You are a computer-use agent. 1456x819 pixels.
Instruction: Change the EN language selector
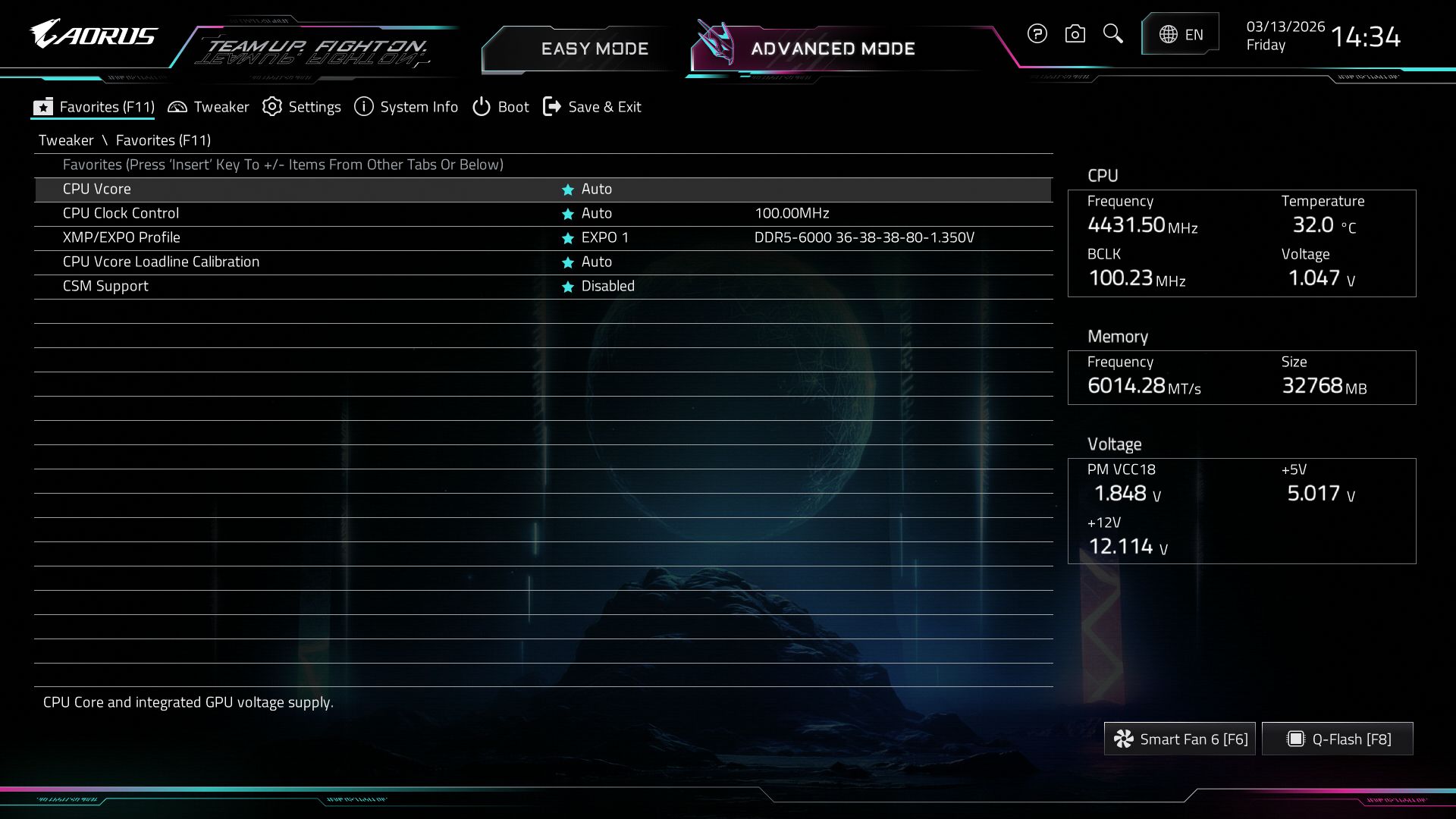(x=1181, y=34)
